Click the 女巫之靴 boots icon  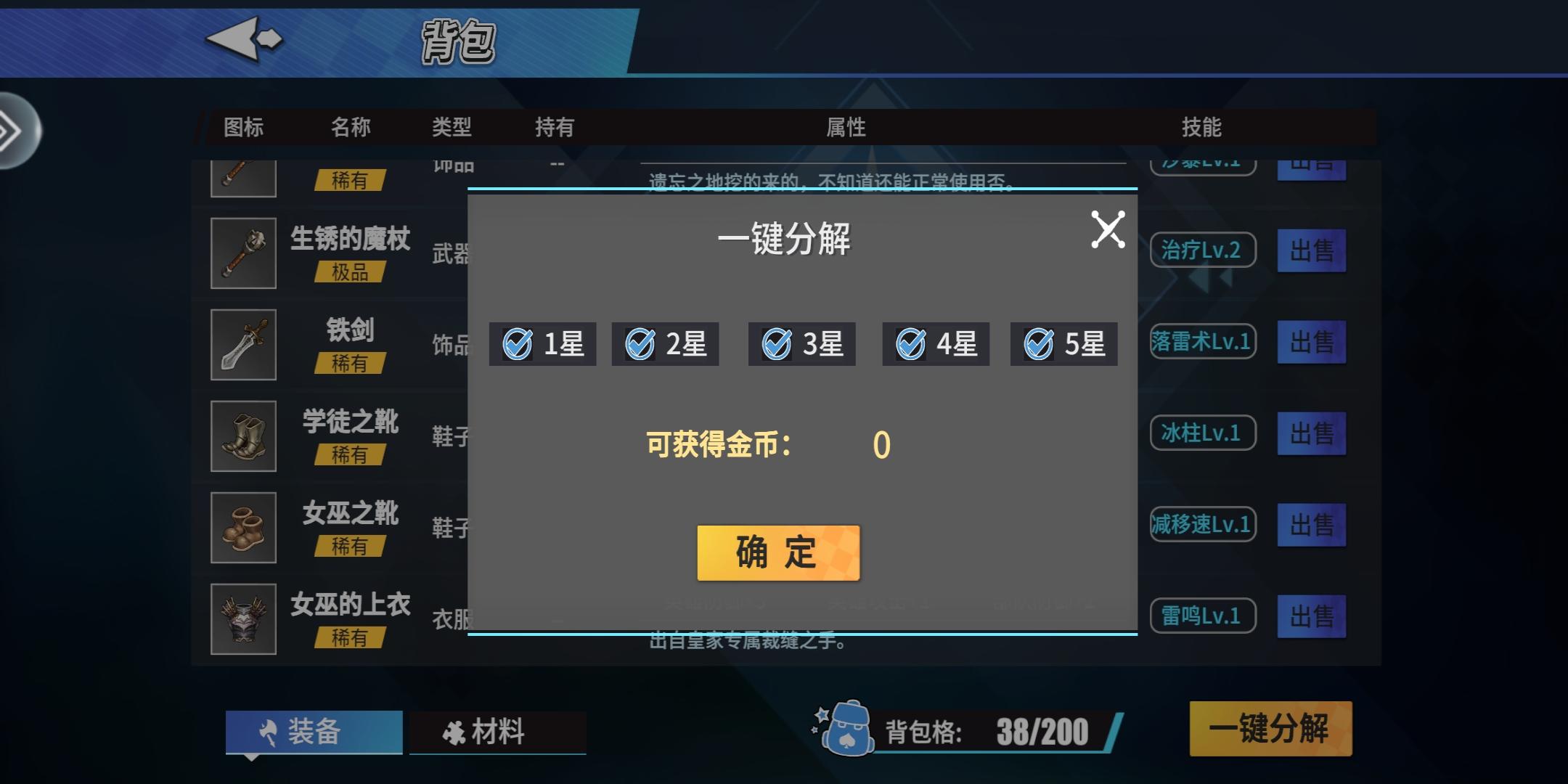[x=242, y=527]
